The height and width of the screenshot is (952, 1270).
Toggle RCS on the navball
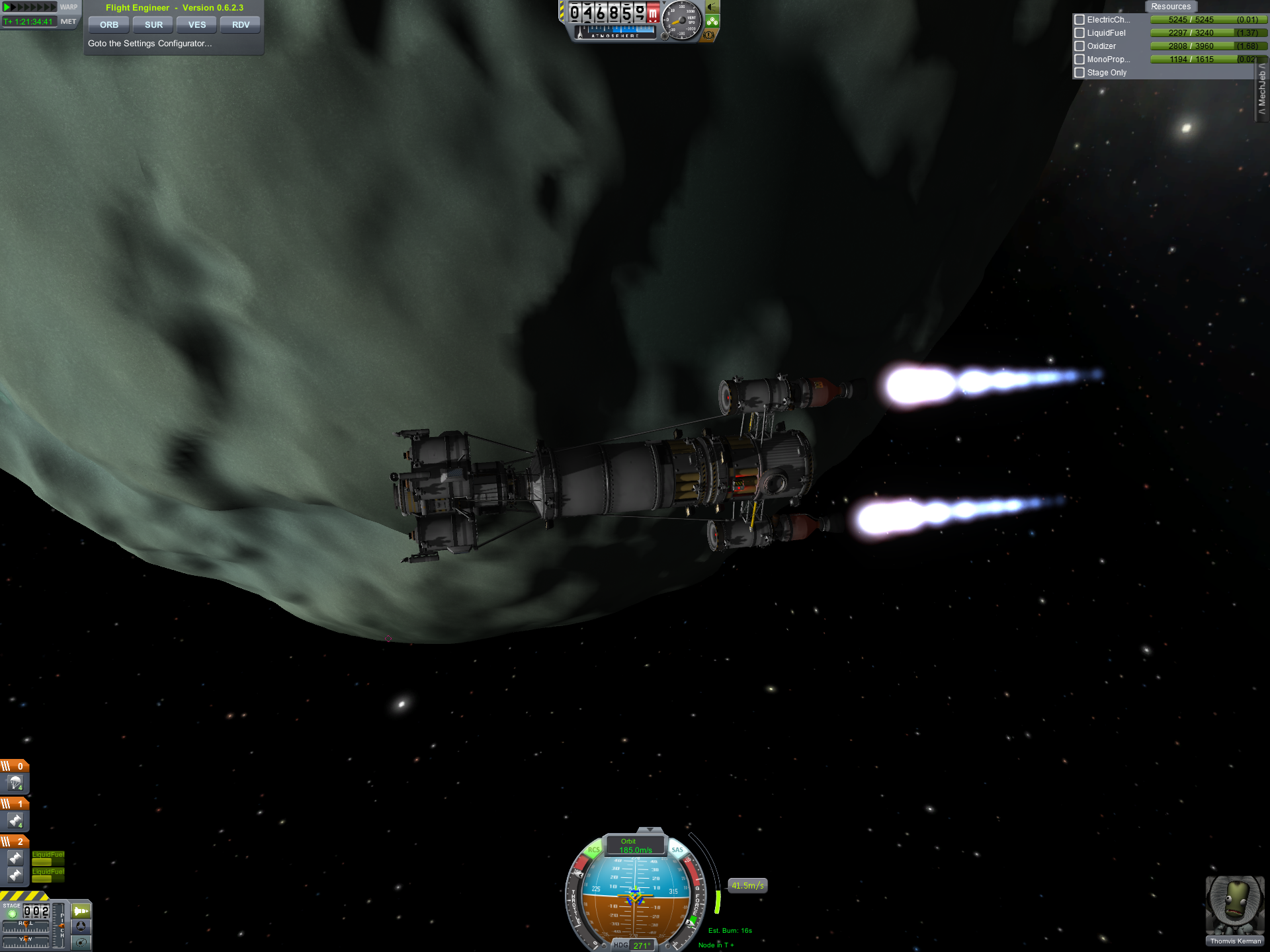593,850
